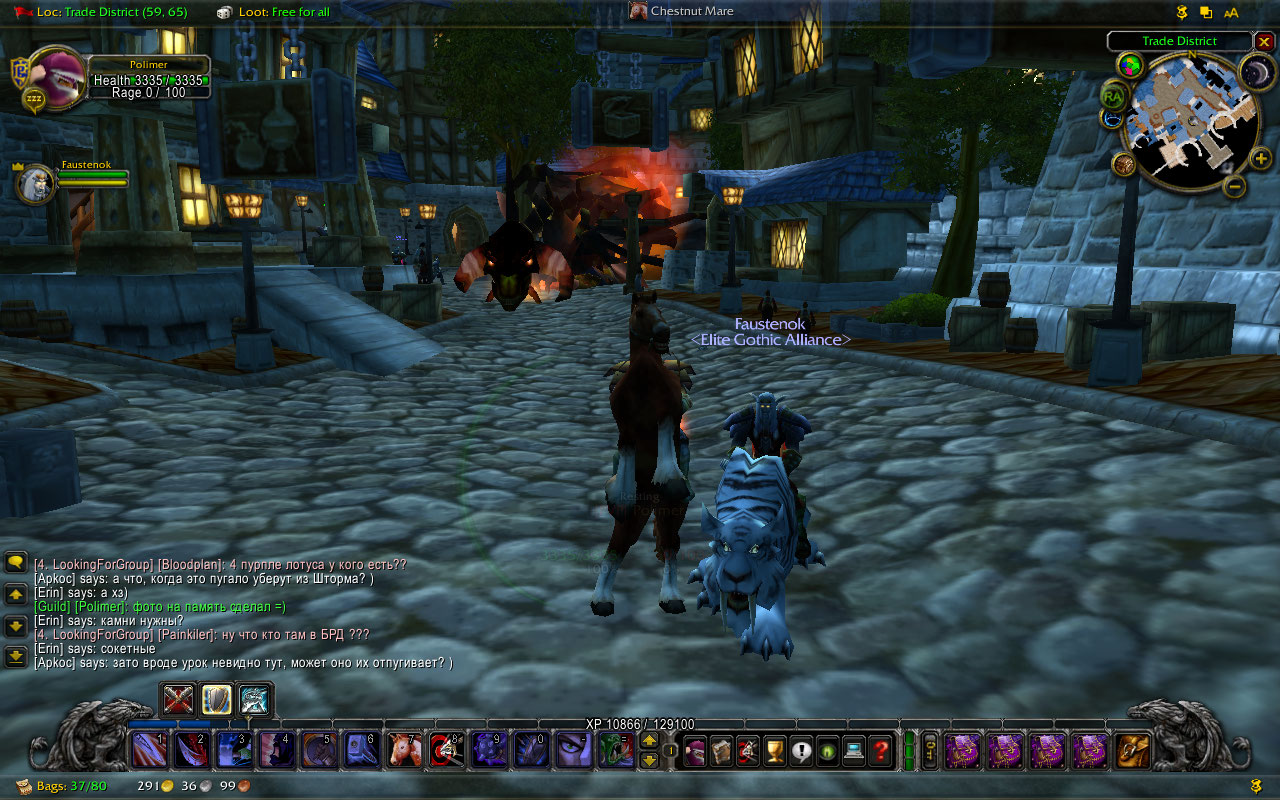
Task: Select the Polimer player portrait
Action: click(54, 73)
